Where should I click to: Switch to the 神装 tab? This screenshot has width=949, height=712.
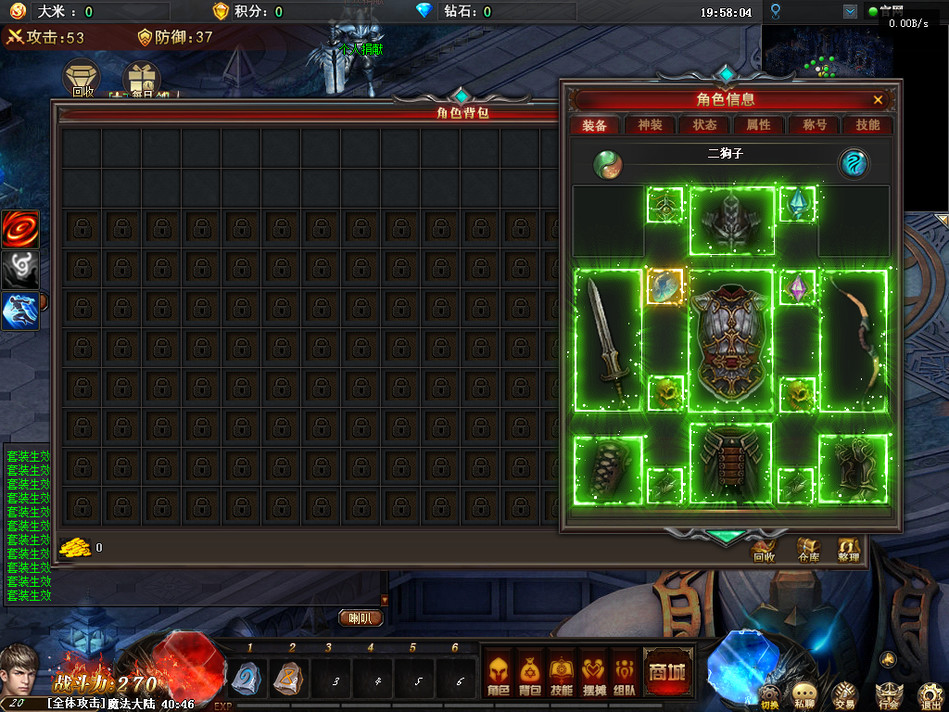649,125
